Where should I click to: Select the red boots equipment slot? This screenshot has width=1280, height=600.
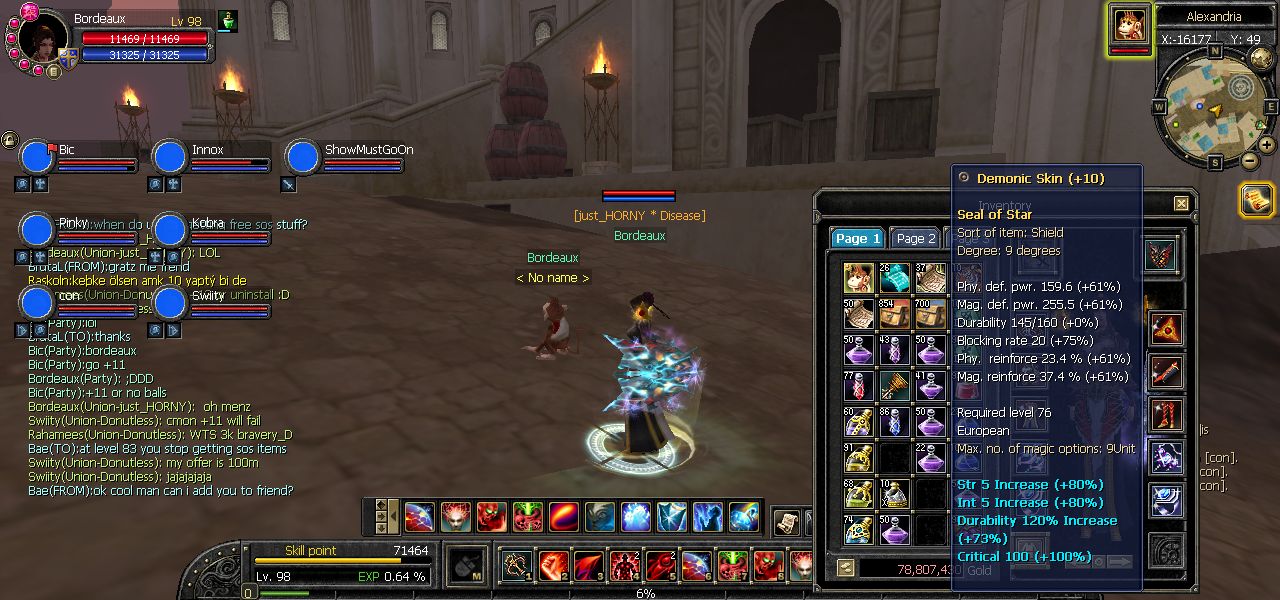[1165, 414]
